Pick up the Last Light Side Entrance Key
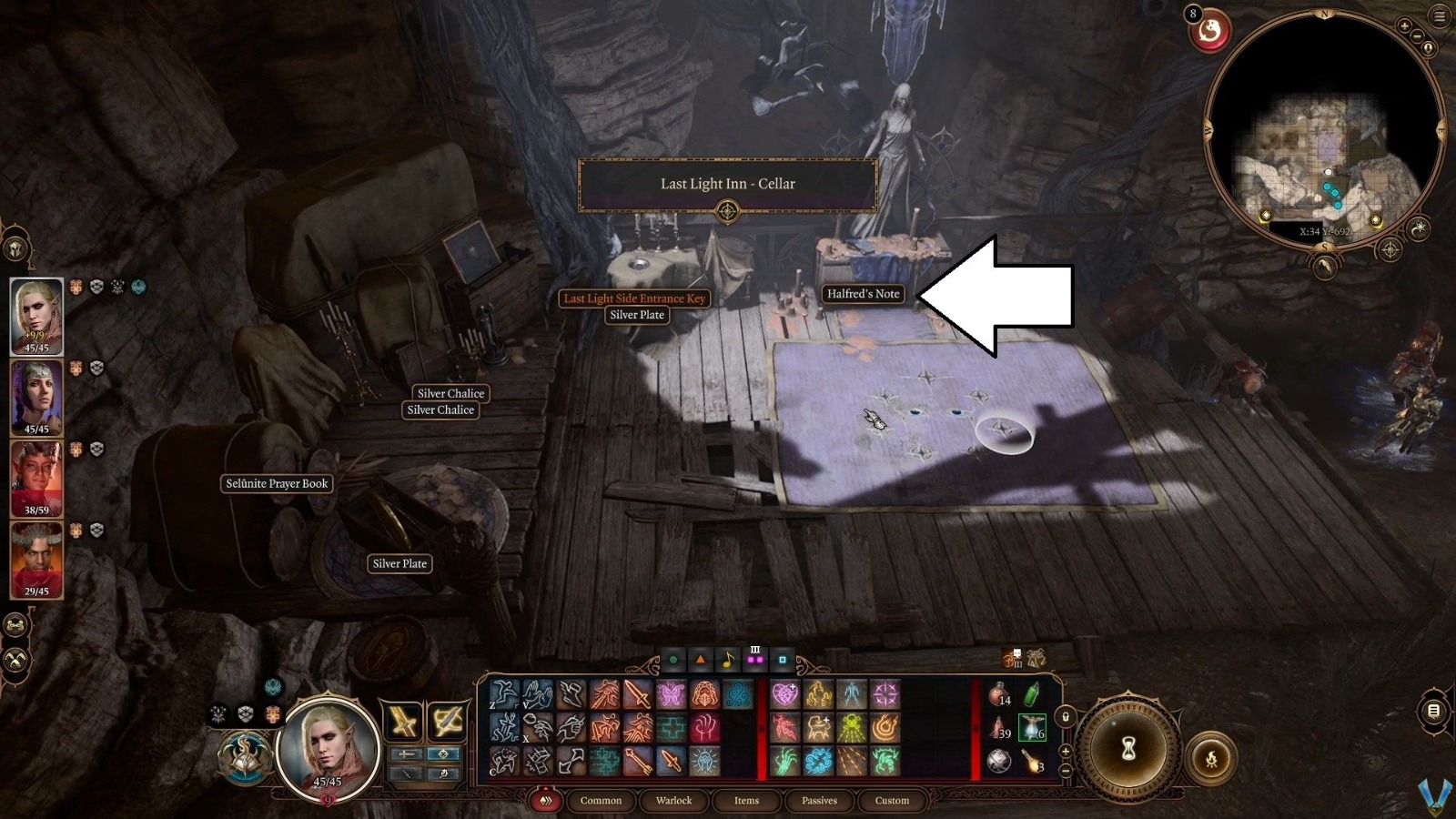Viewport: 1456px width, 819px height. [635, 298]
